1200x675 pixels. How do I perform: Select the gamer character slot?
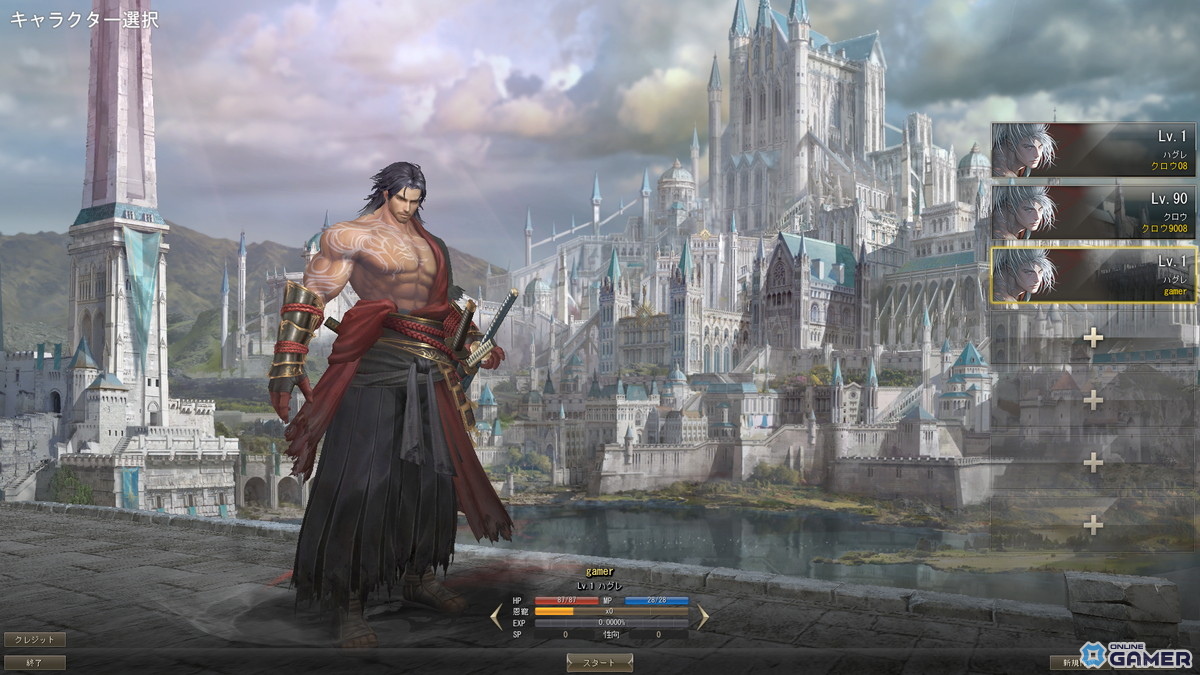coord(1093,274)
